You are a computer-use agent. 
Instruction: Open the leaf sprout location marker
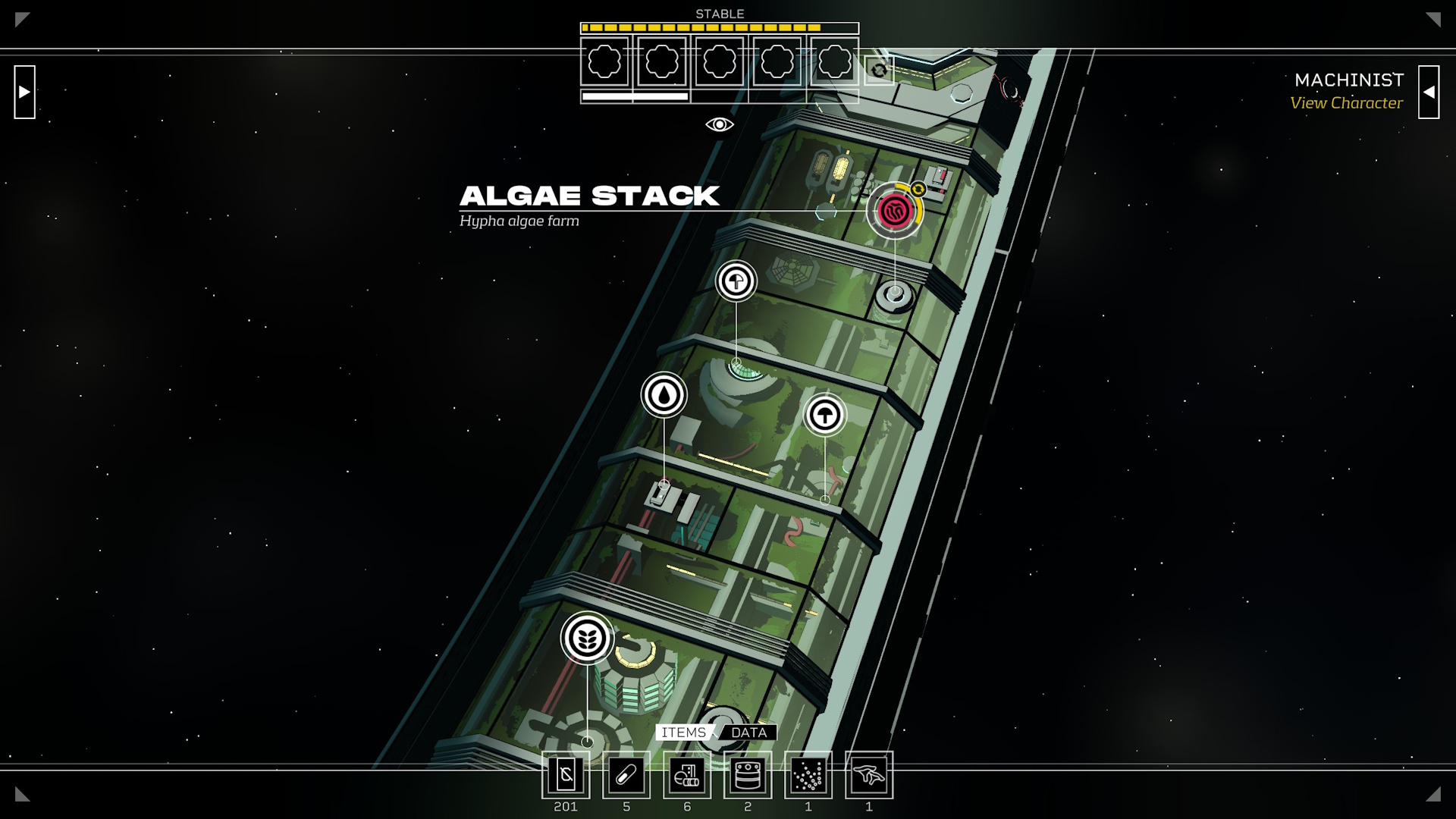[x=587, y=639]
